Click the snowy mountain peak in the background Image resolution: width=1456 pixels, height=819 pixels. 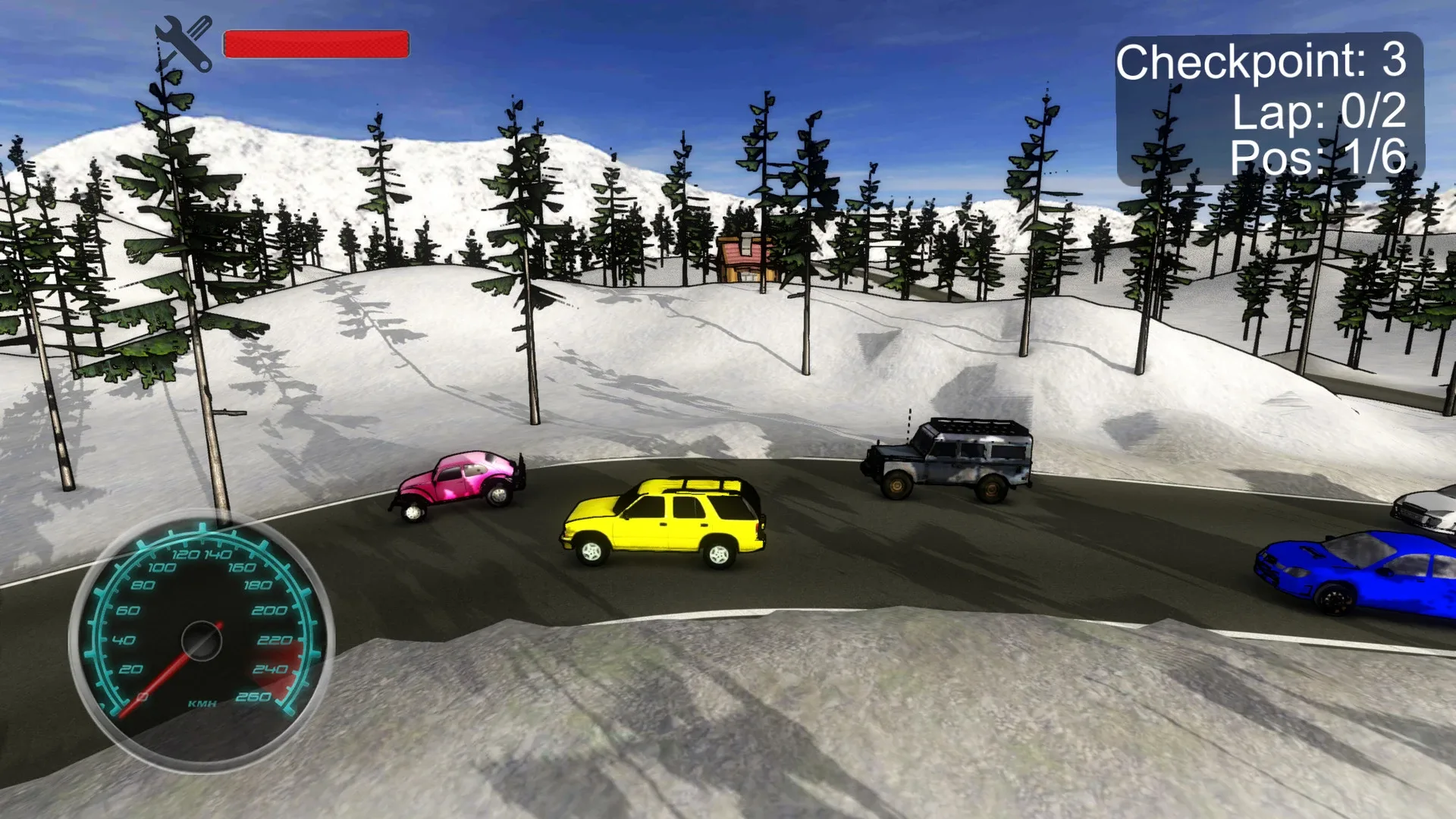tap(243, 144)
